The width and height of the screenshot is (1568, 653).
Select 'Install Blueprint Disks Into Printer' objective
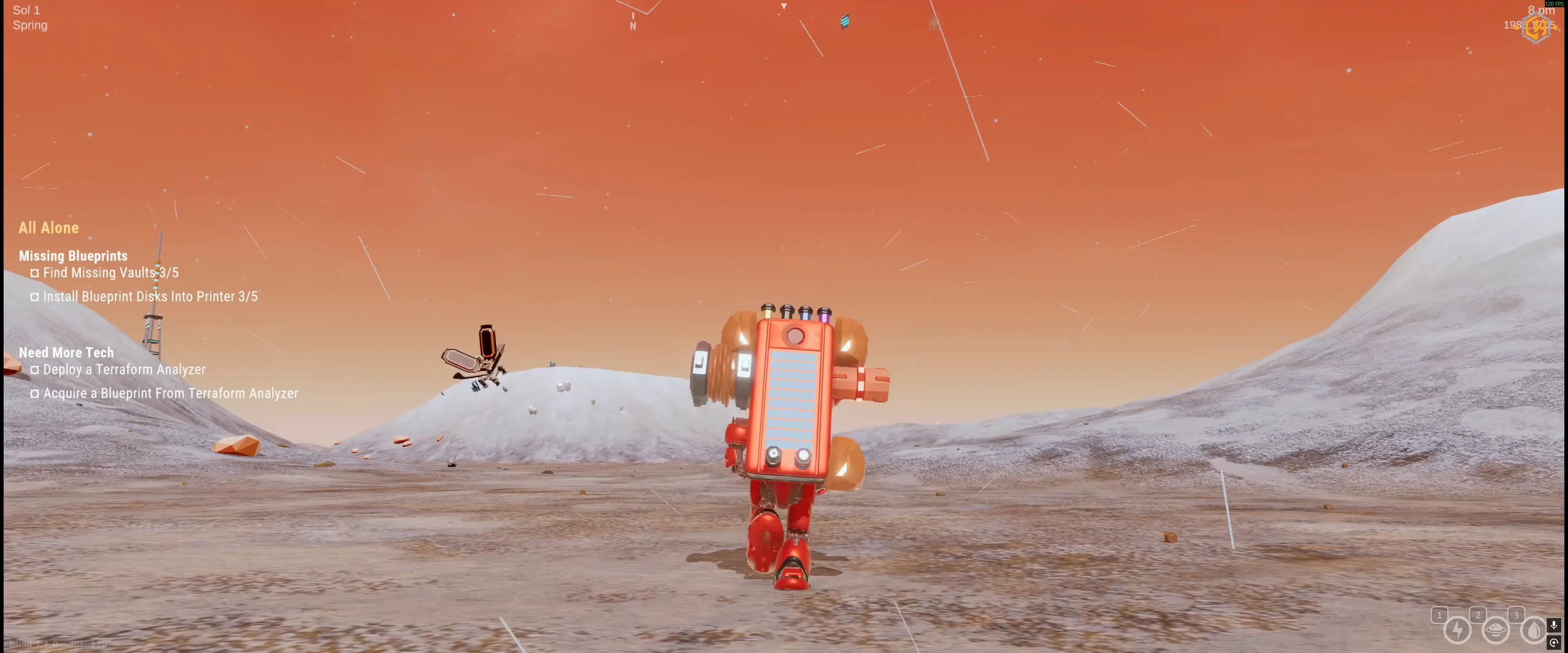pos(150,297)
